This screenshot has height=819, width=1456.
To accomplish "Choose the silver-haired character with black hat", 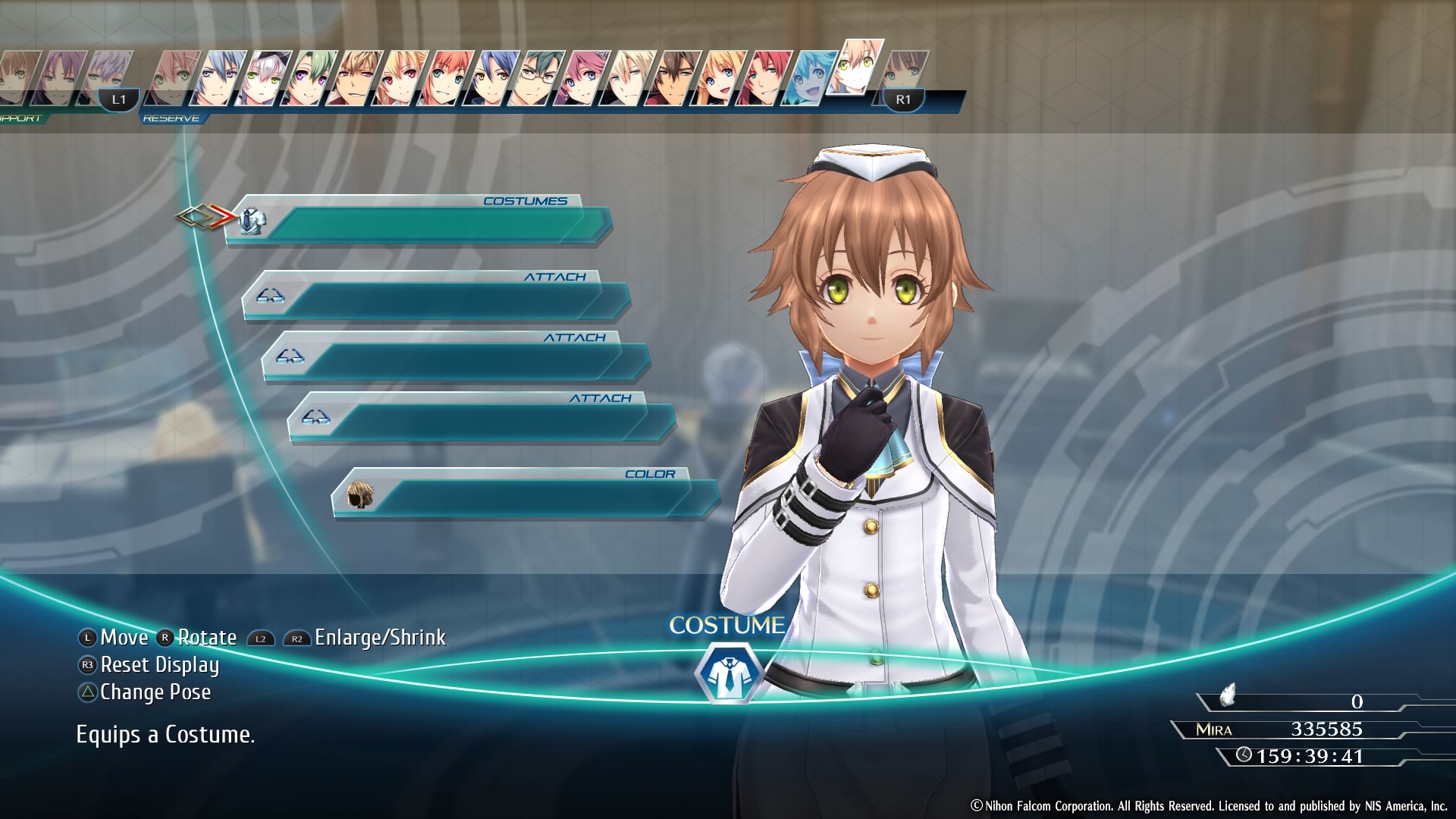I will [x=267, y=77].
